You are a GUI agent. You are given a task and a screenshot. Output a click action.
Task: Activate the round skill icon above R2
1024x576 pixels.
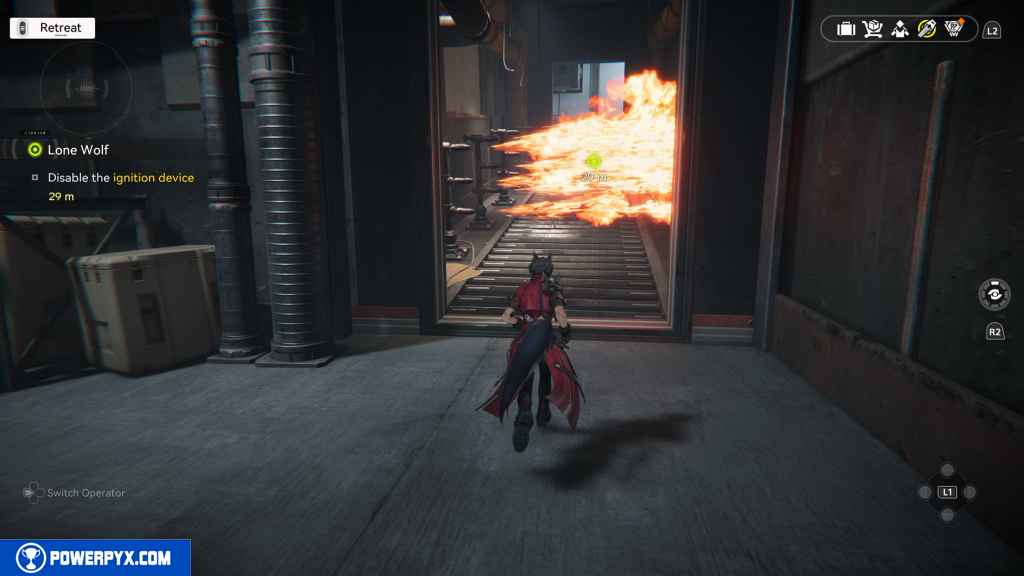coord(994,295)
